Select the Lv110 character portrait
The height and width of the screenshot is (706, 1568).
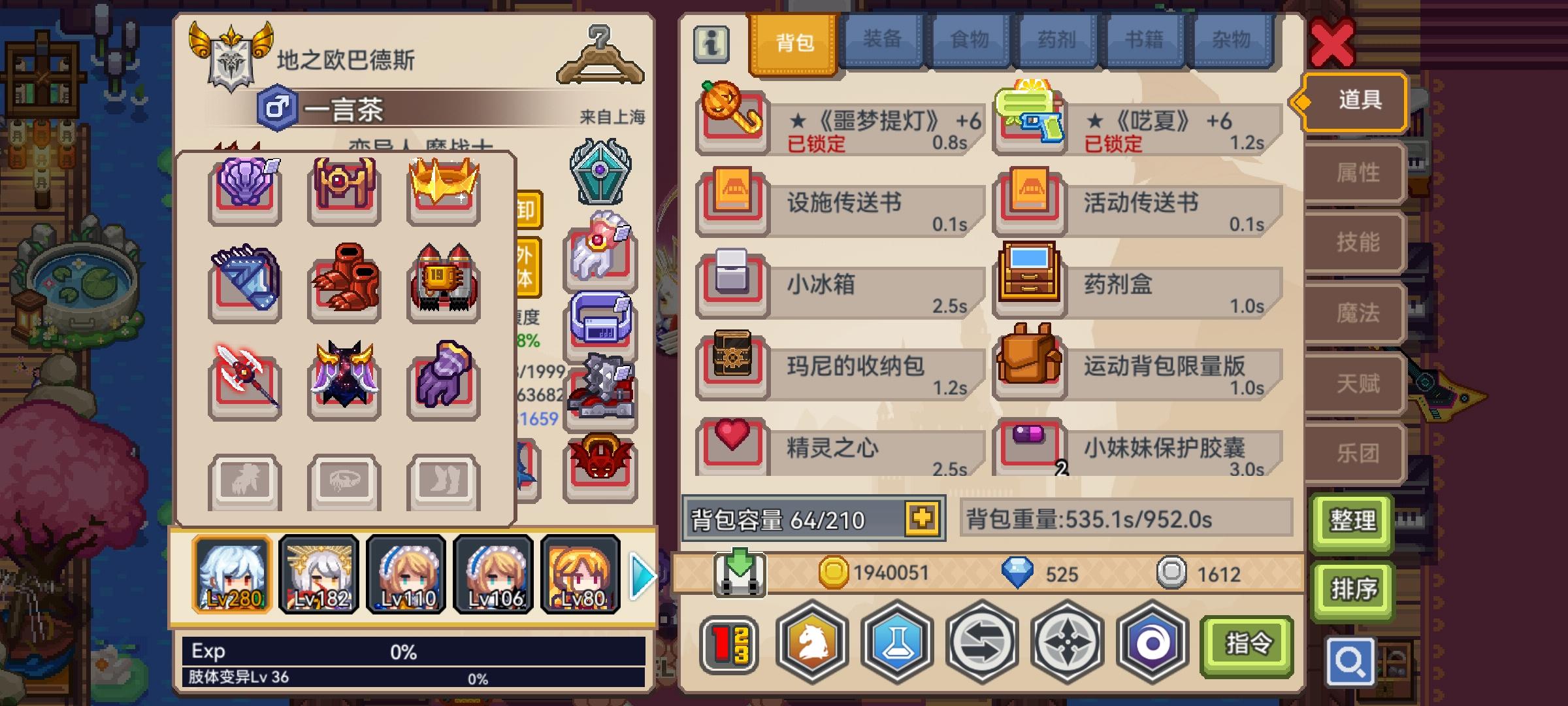[x=407, y=574]
